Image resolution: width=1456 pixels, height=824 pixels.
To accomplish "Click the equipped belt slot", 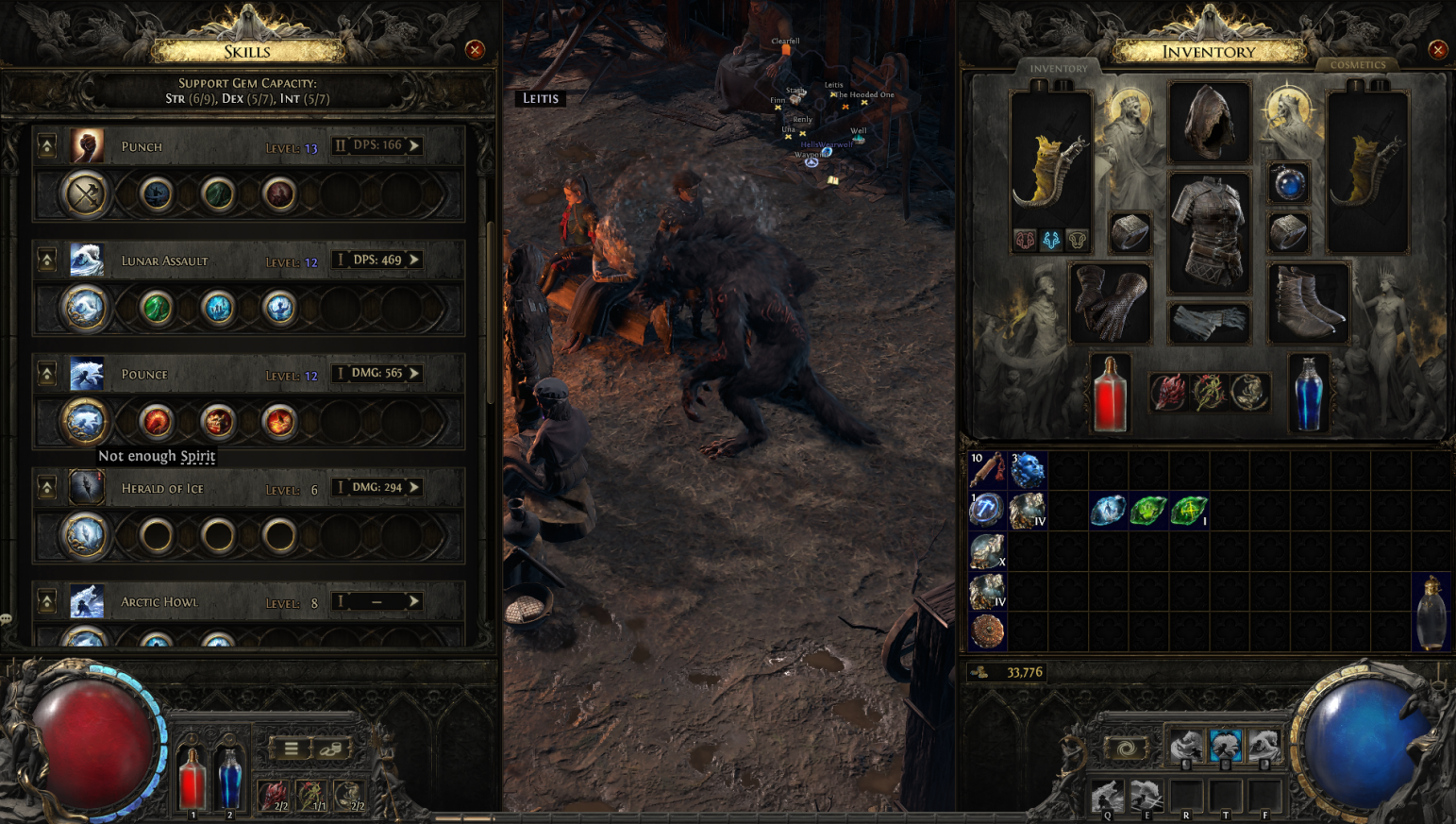I will [1209, 324].
